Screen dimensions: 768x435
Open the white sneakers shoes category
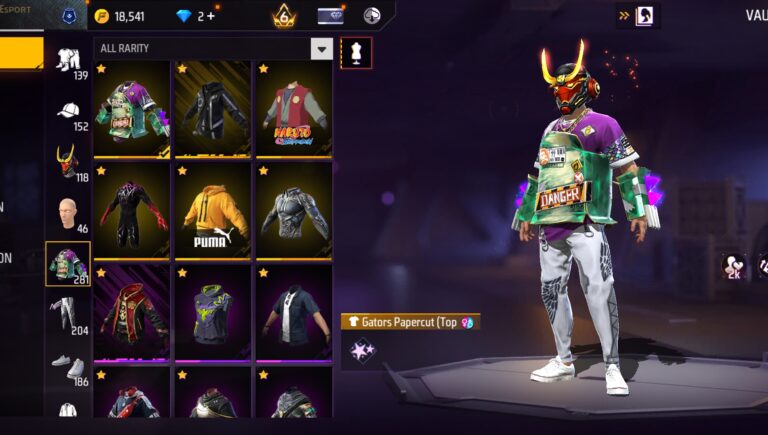coord(68,366)
